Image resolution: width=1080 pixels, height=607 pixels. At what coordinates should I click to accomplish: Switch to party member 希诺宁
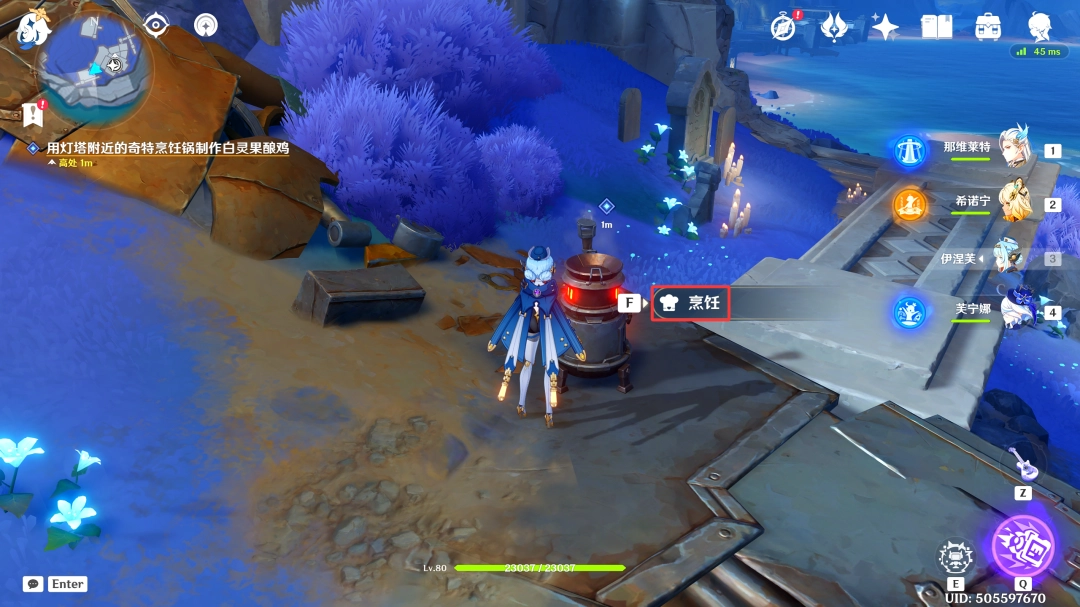pyautogui.click(x=1013, y=202)
